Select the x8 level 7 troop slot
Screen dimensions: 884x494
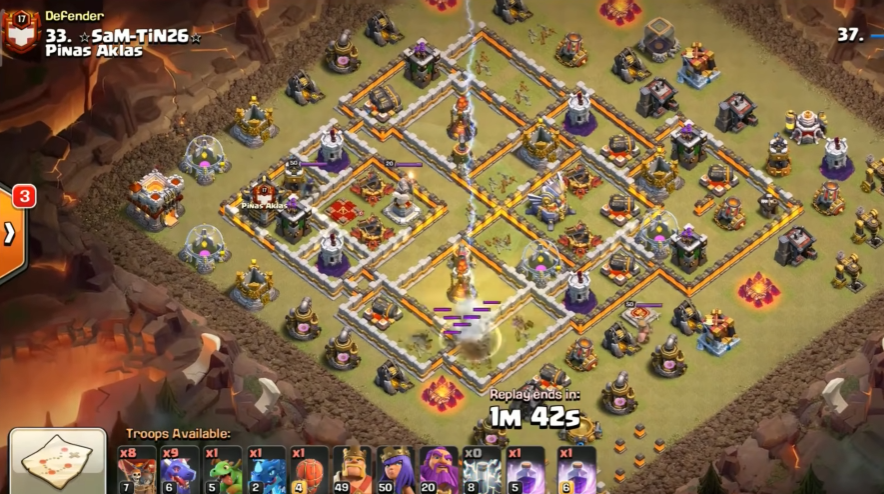136,470
